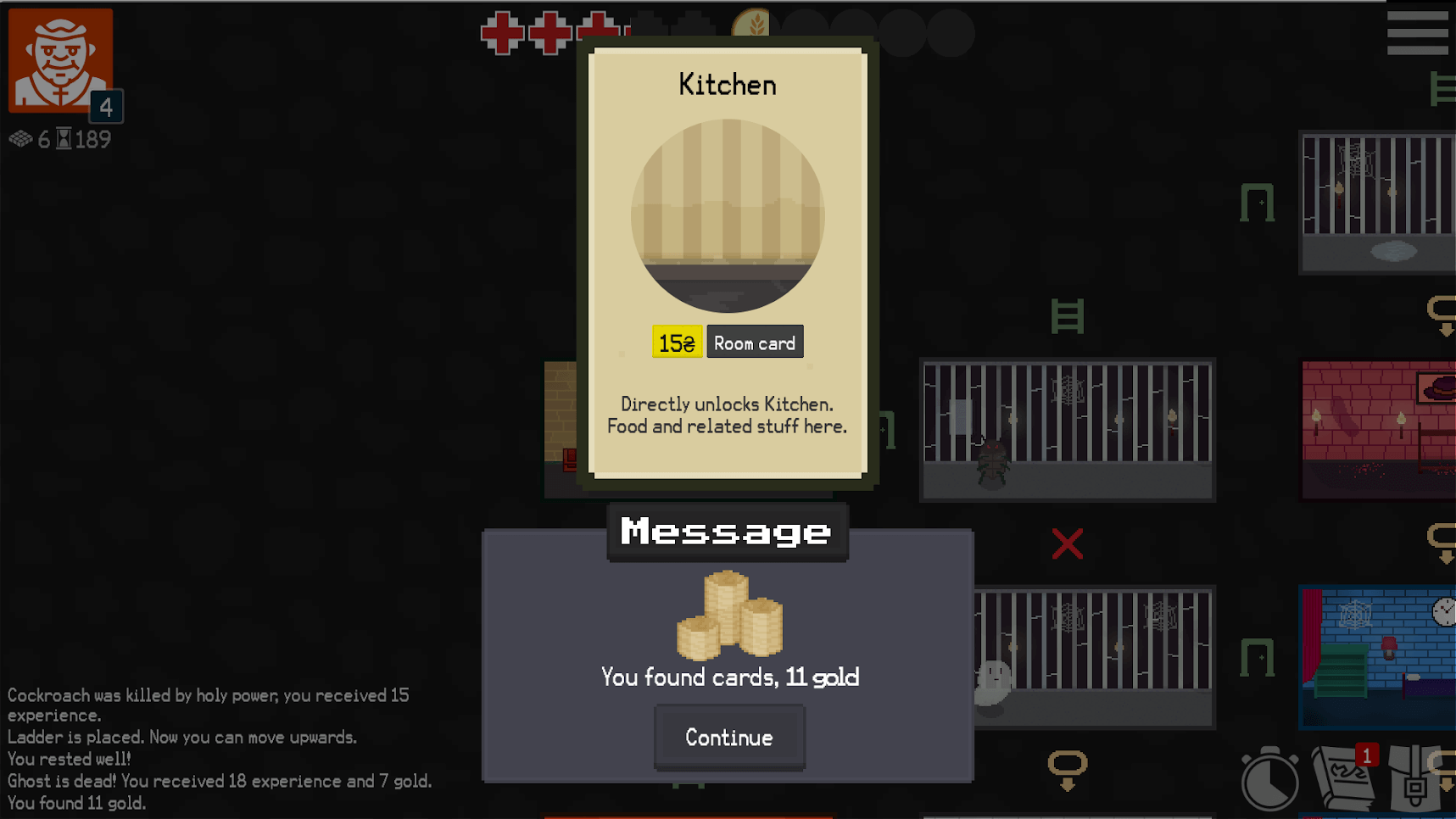
Task: Click an empty card slot circle at the top
Action: coord(903,32)
